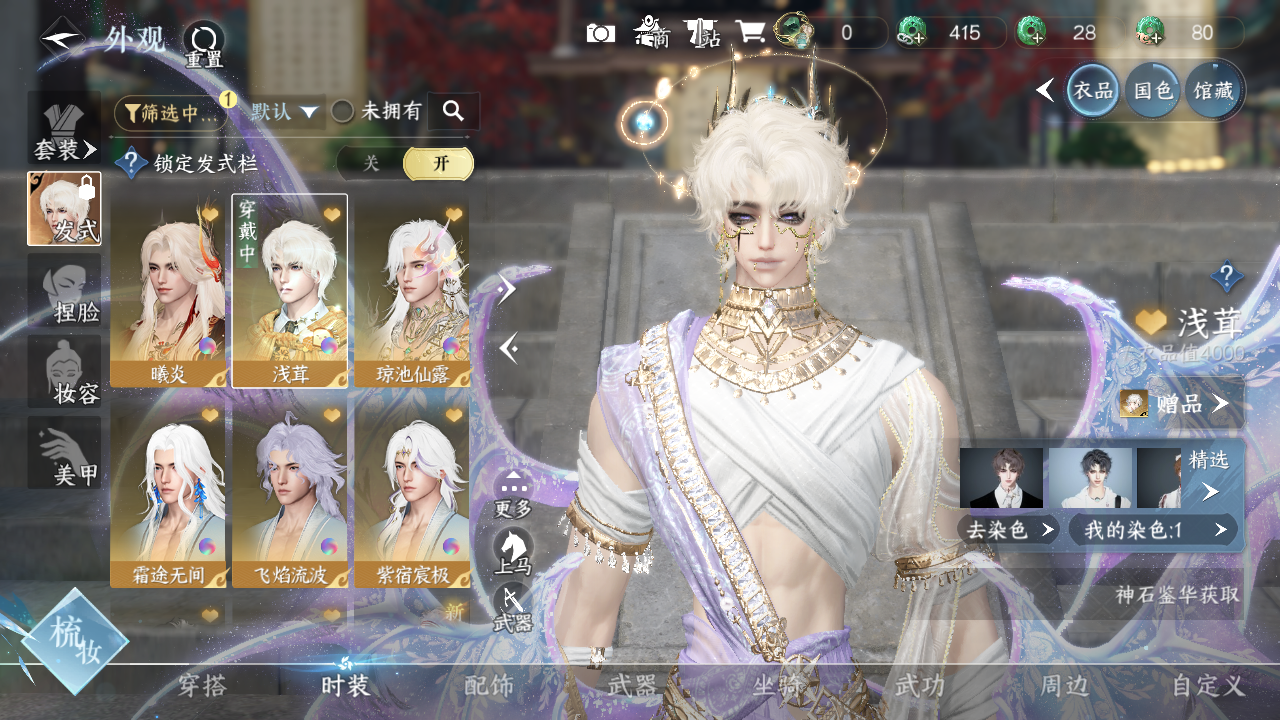Open the 美甲 nail category
Viewport: 1280px width, 720px height.
point(64,453)
